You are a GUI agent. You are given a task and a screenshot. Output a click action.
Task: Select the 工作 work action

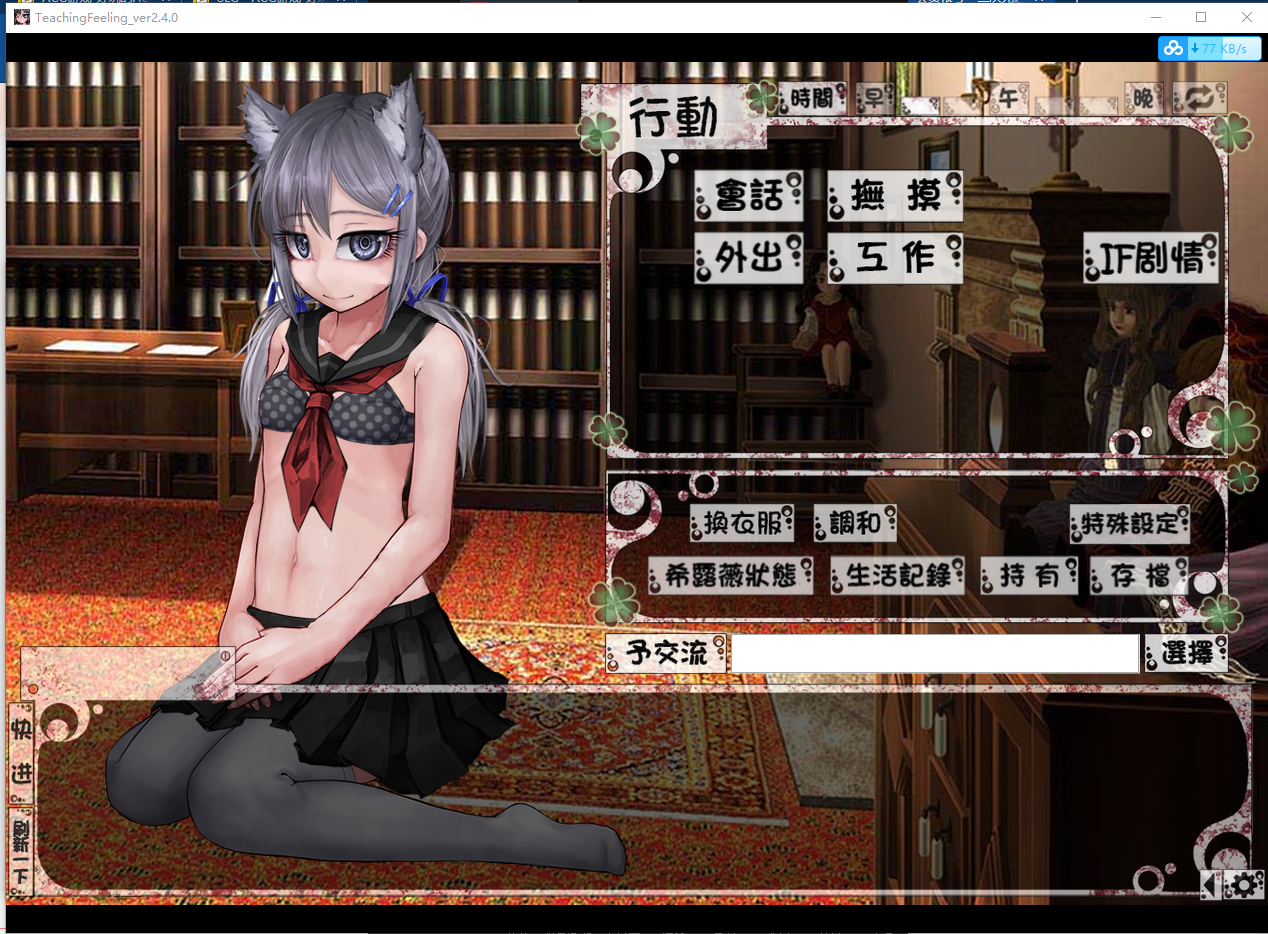tap(895, 259)
